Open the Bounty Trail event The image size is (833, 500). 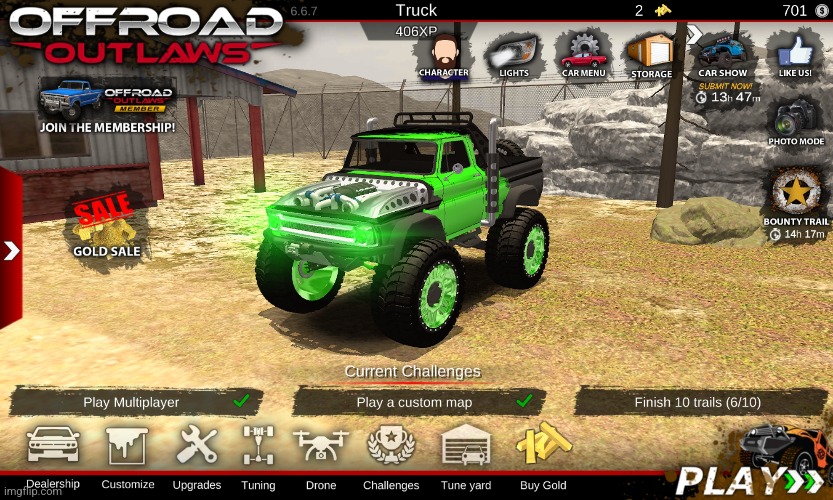(796, 198)
